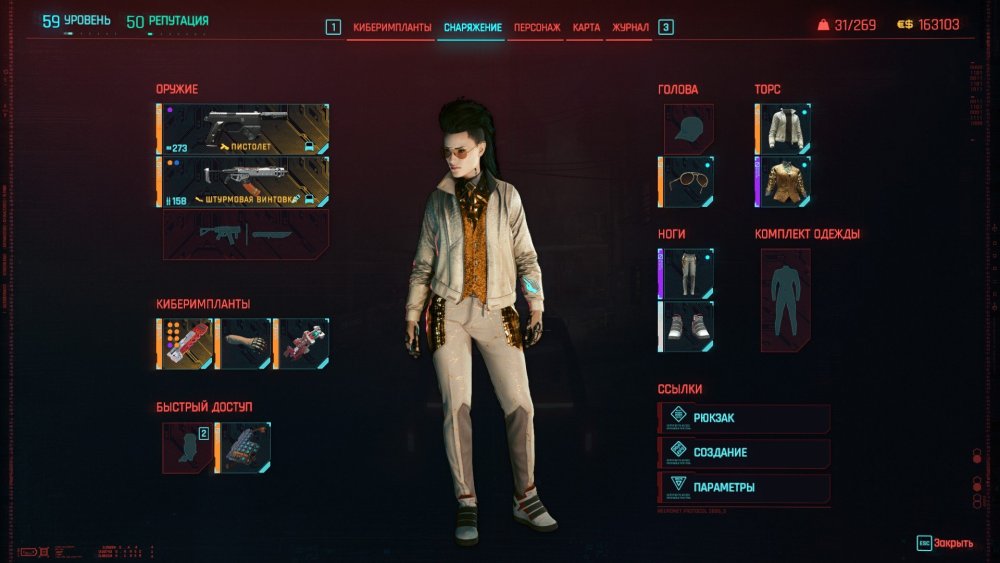Open the Киберимпланты tab
The image size is (1000, 563).
pyautogui.click(x=392, y=27)
